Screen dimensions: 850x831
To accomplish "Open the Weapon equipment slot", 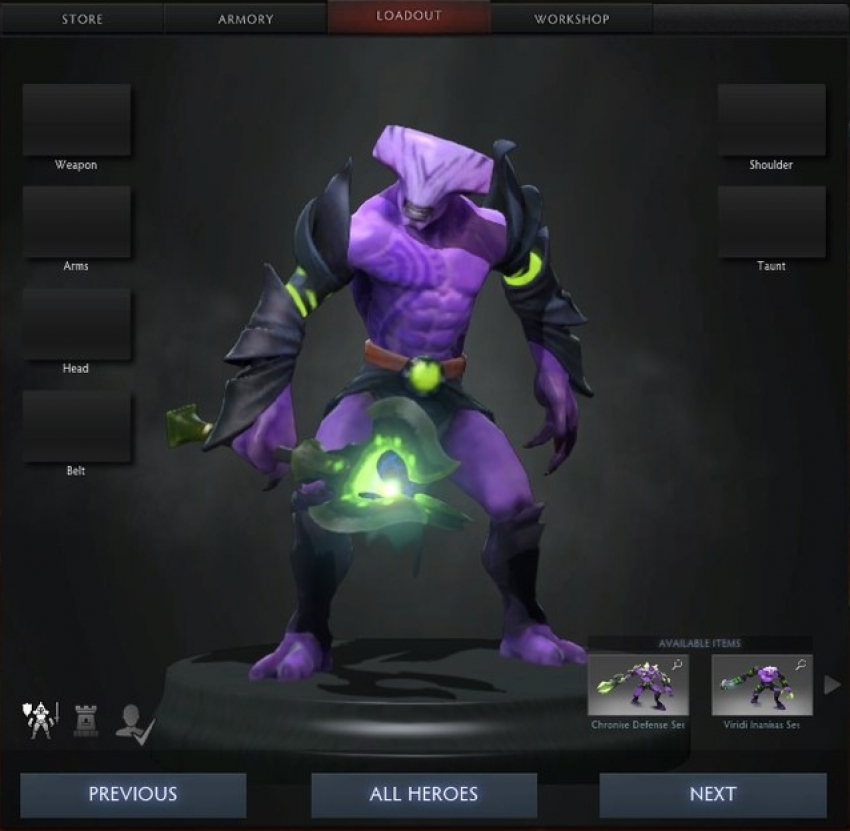I will click(77, 120).
